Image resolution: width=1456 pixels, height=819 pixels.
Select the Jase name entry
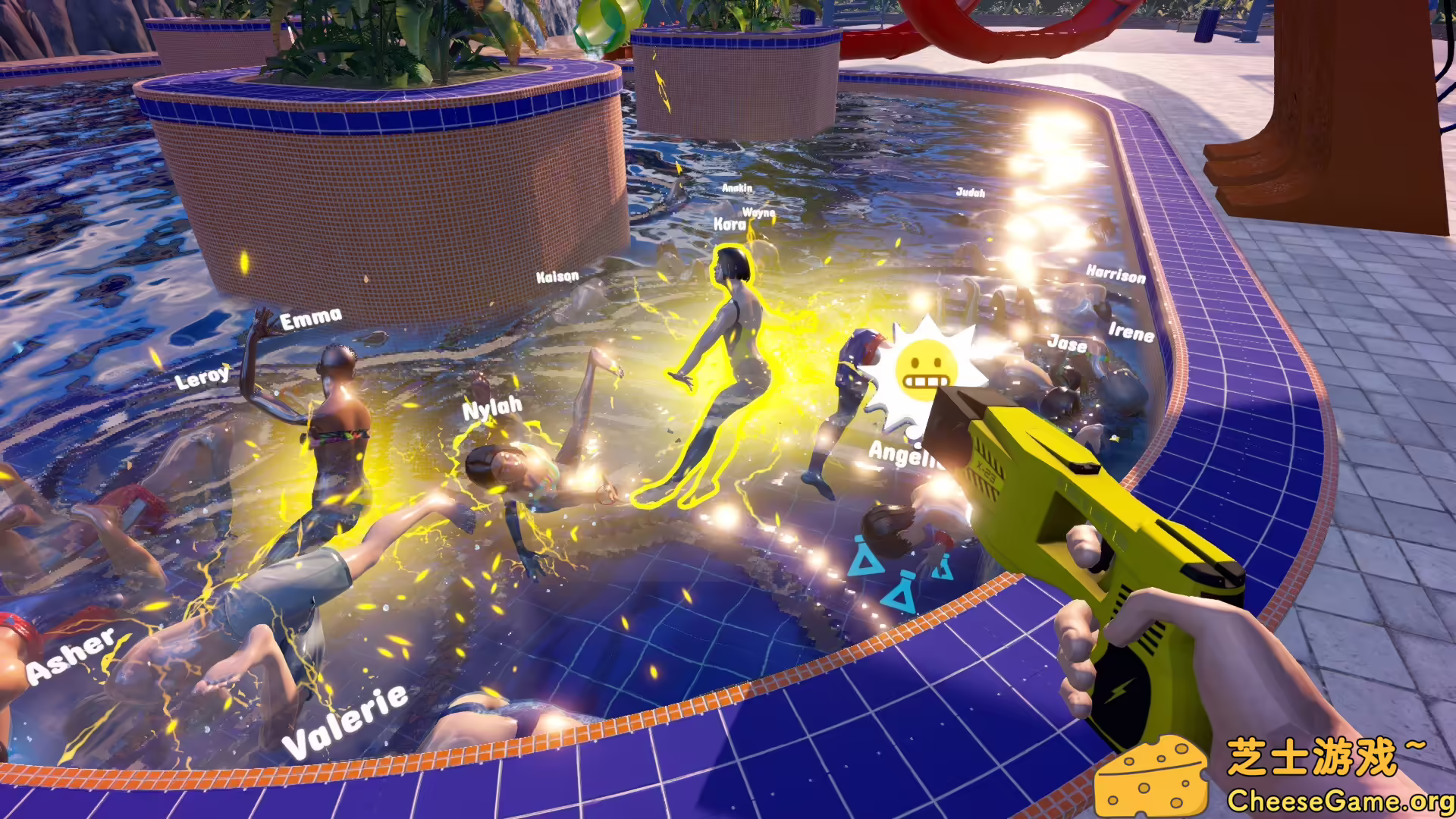tap(1067, 343)
